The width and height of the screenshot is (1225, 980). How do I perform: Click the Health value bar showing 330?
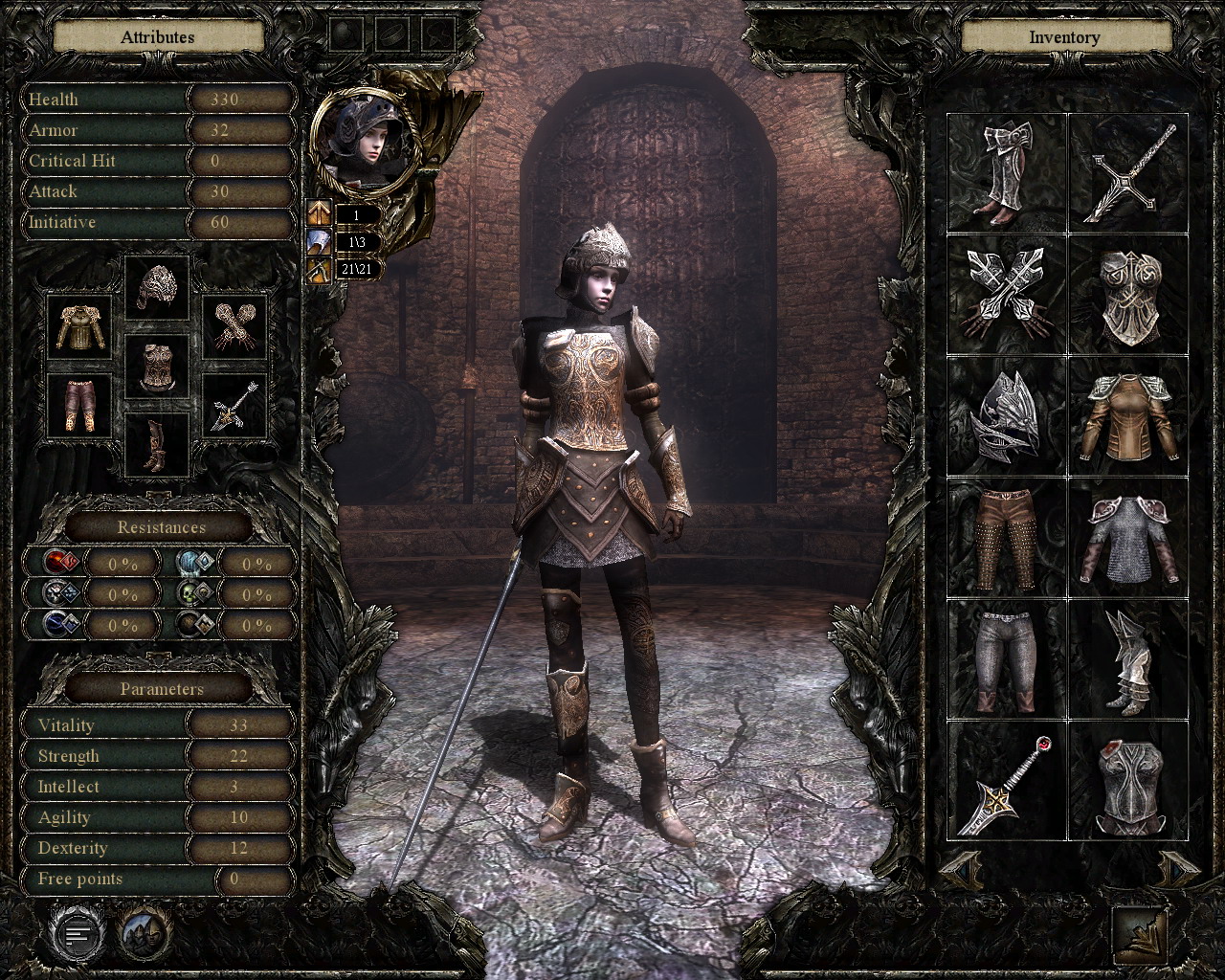point(240,100)
